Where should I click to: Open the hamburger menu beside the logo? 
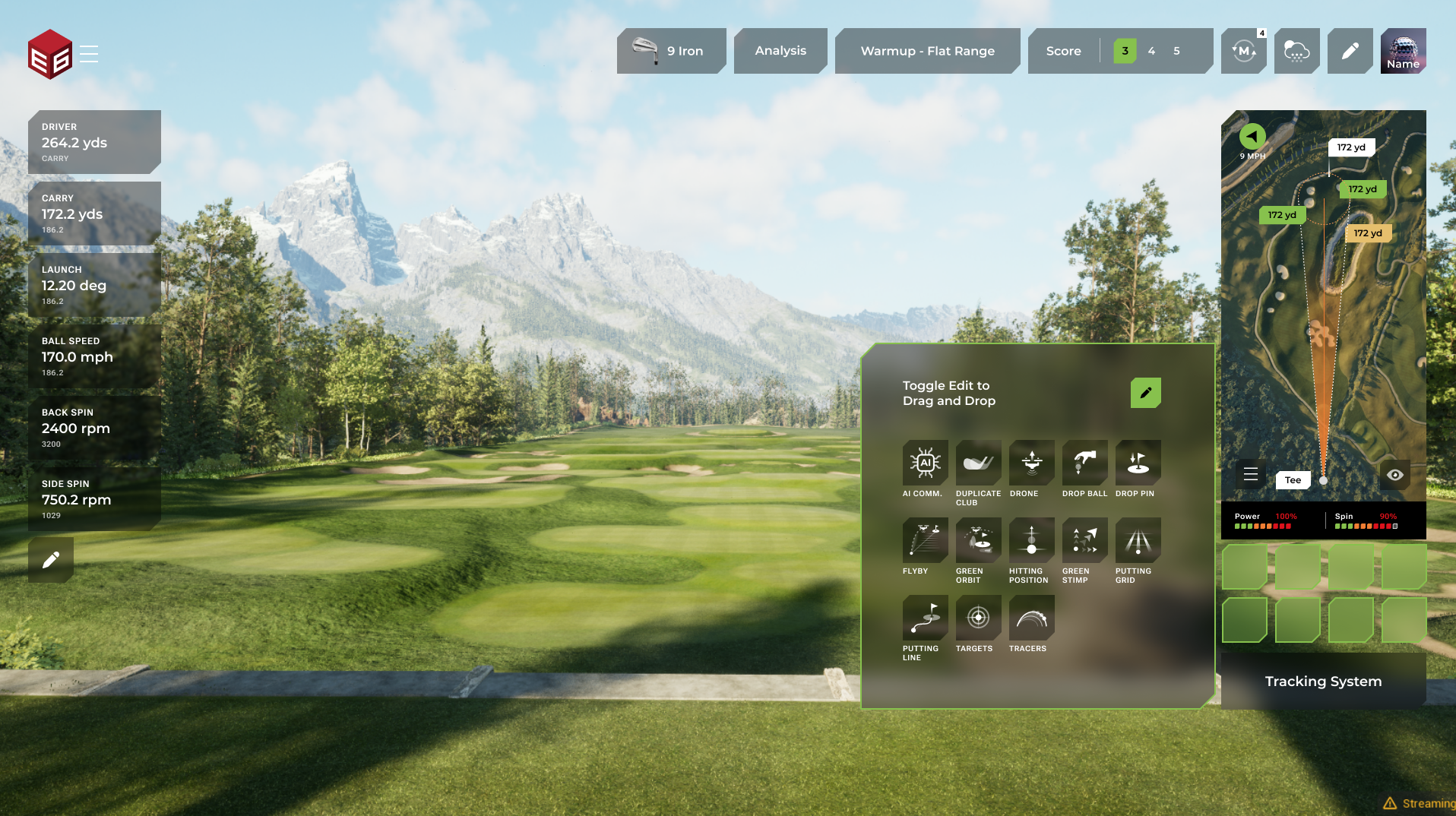click(x=89, y=53)
